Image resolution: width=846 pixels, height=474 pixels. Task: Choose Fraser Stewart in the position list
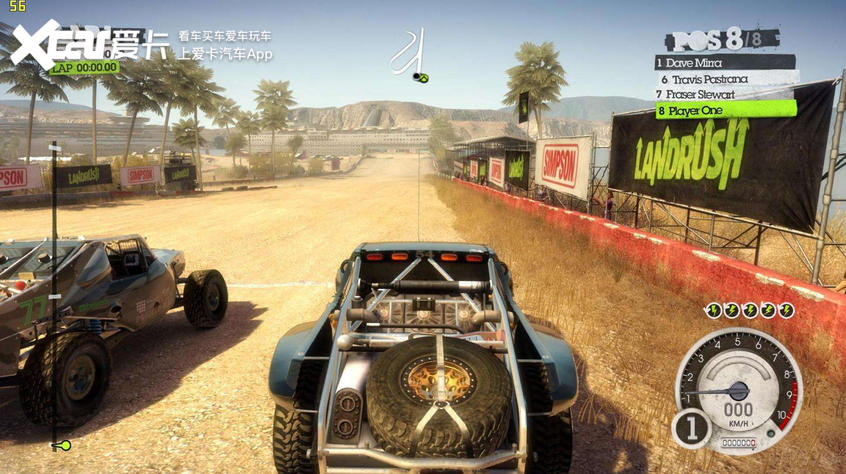click(726, 94)
